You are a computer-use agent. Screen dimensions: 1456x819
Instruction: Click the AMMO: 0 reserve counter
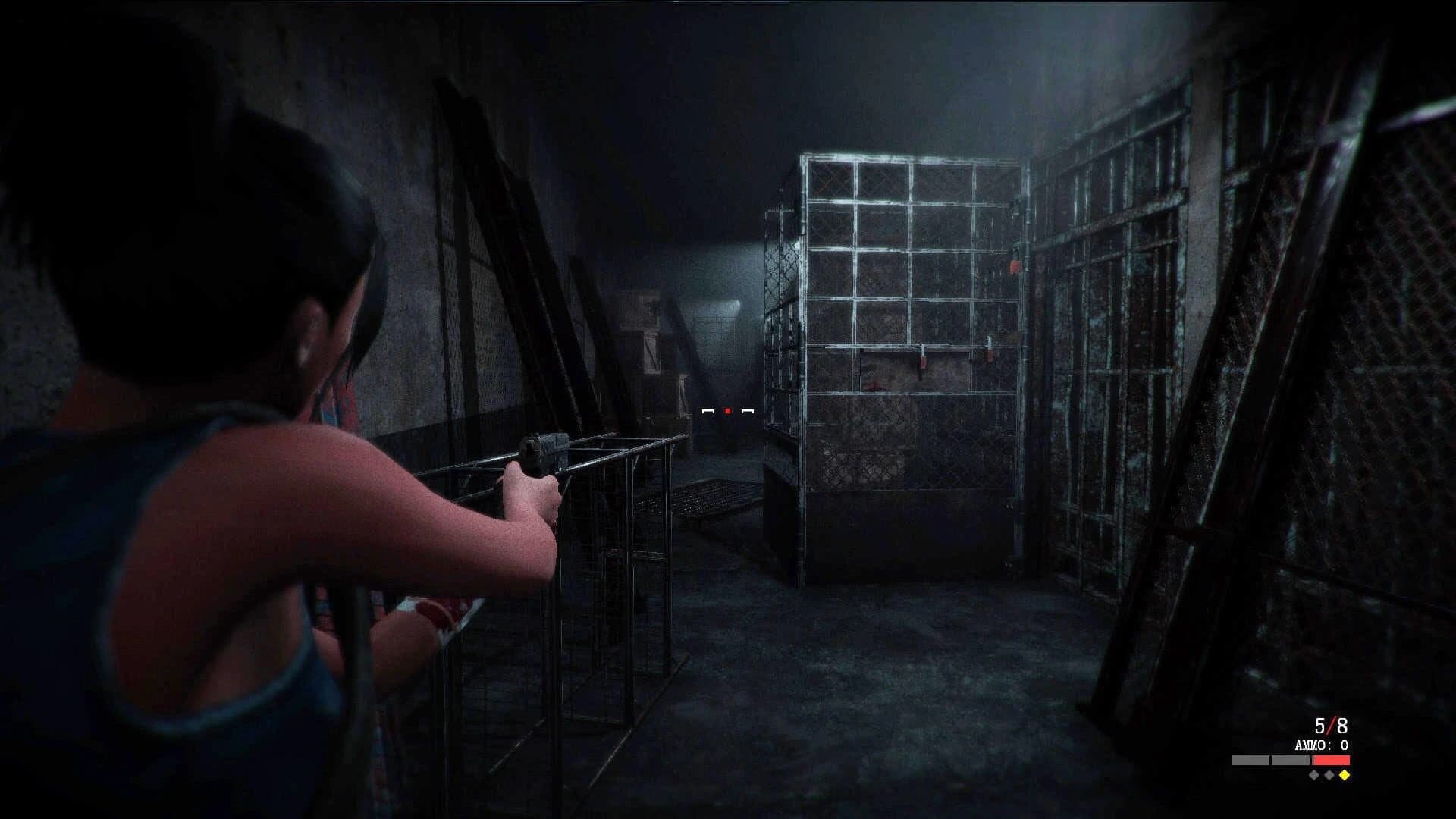(1321, 745)
